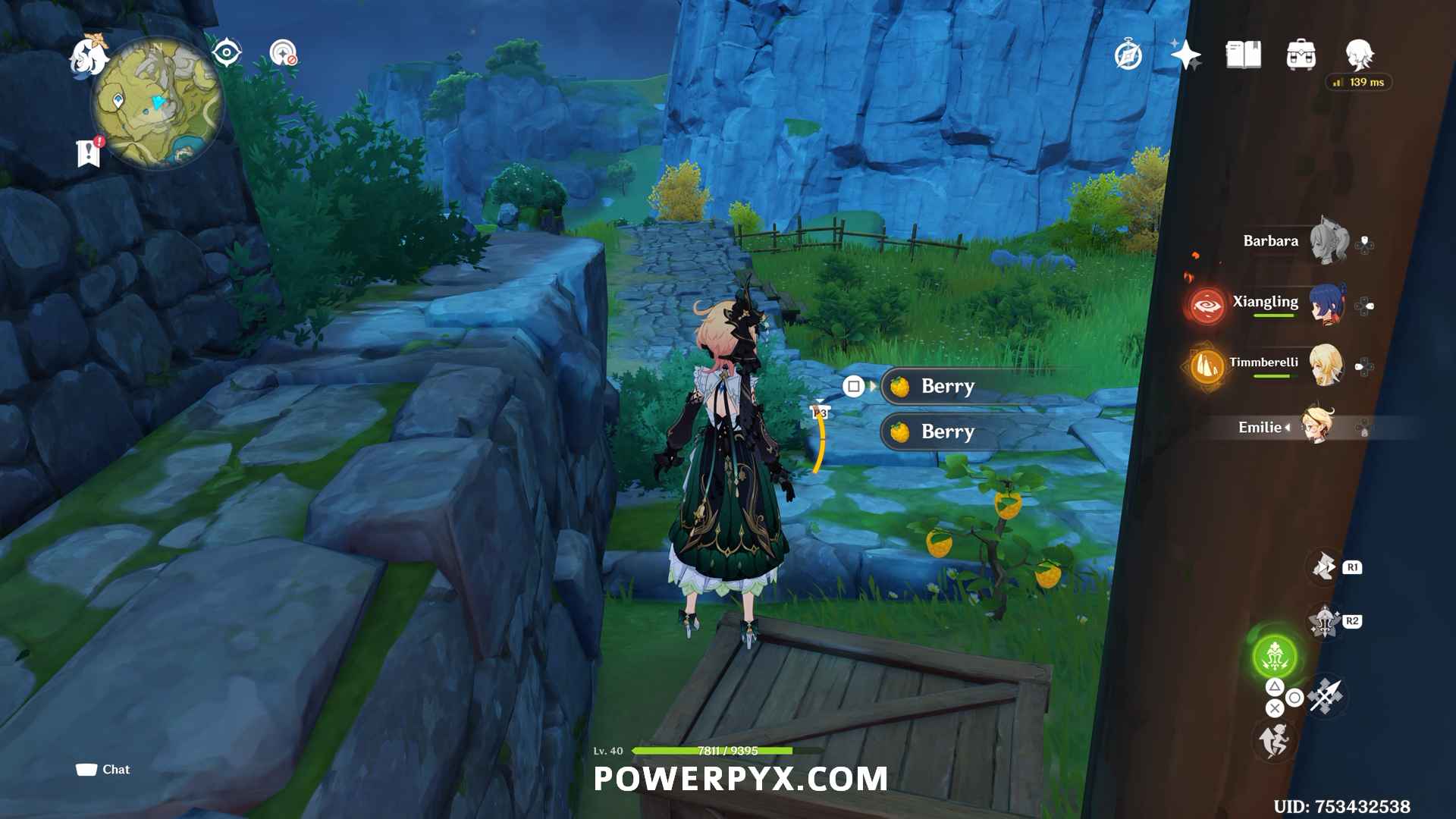The image size is (1456, 819).
Task: Click the eye icon beside the minimap
Action: 226,53
